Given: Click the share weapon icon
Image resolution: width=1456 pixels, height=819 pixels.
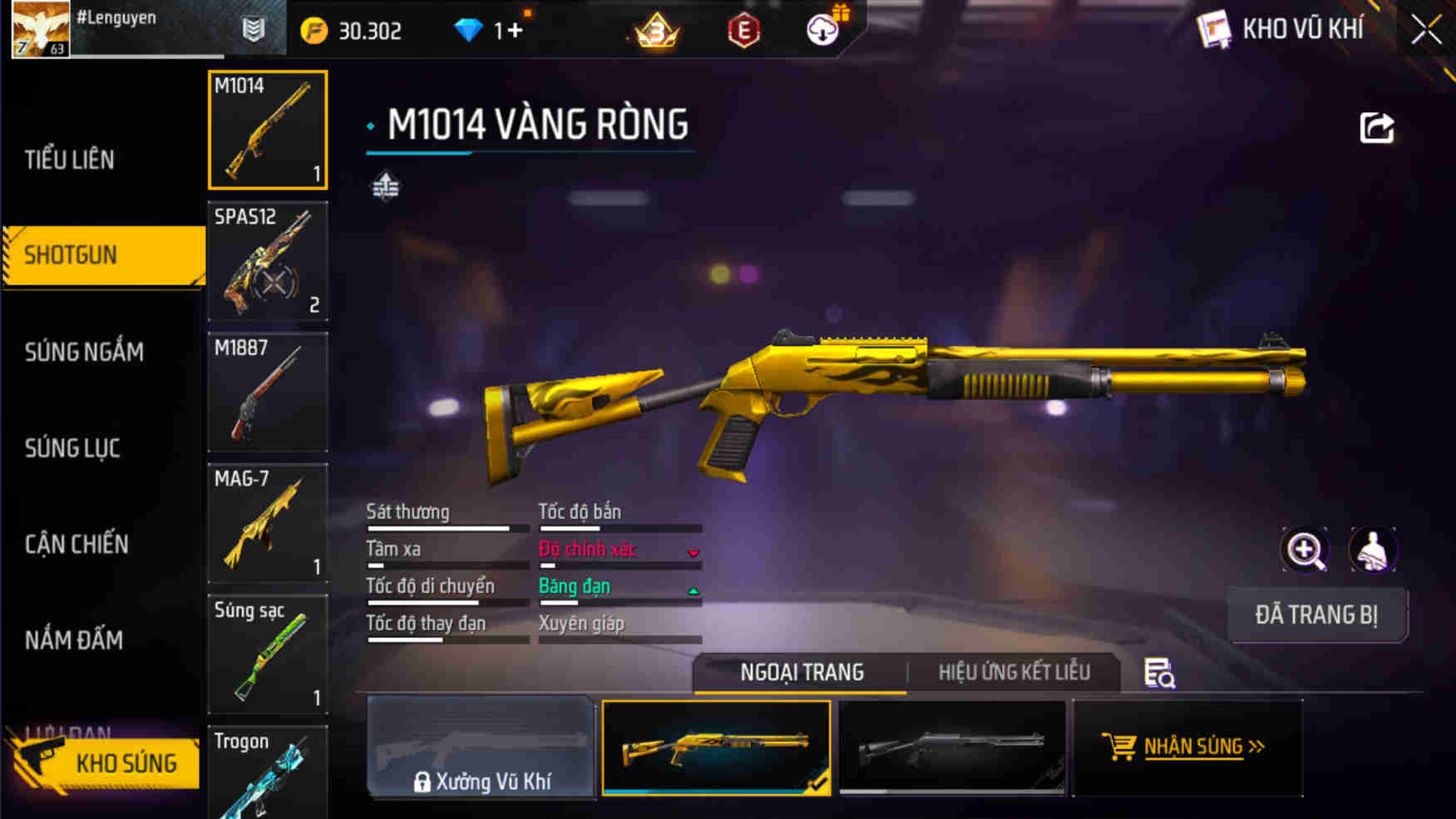Looking at the screenshot, I should point(1377,126).
